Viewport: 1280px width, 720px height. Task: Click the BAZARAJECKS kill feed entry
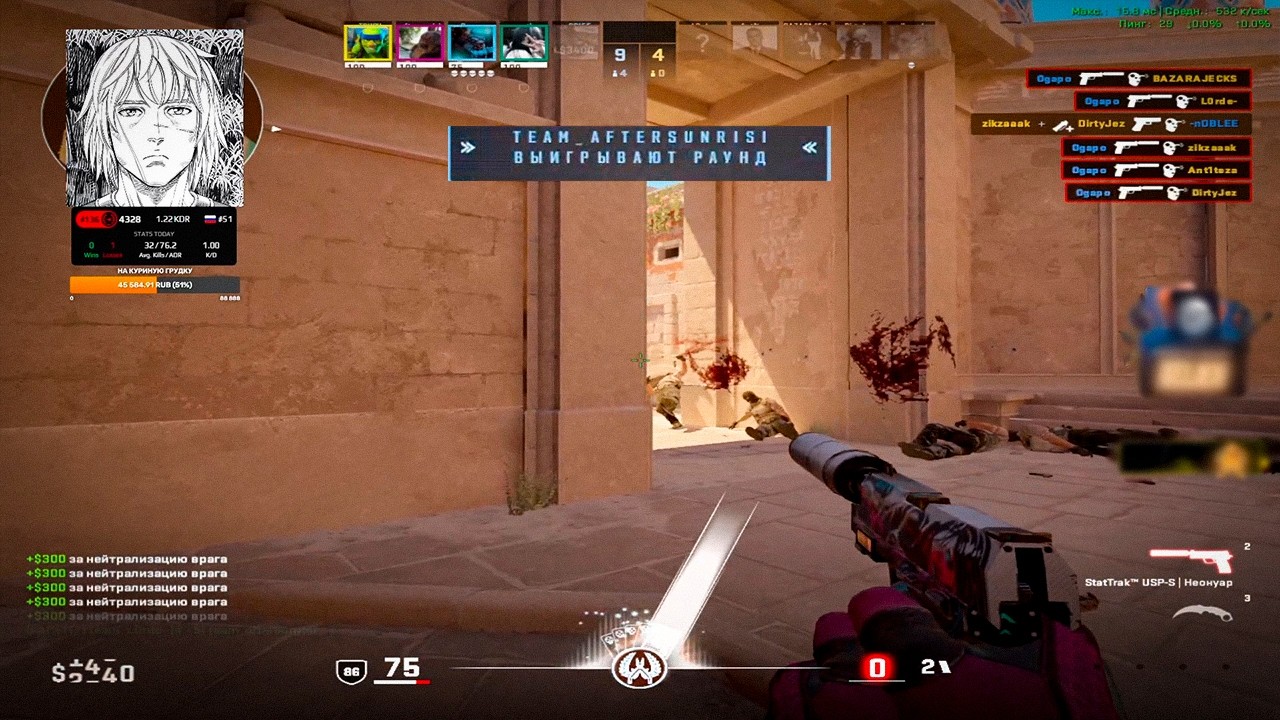1138,78
